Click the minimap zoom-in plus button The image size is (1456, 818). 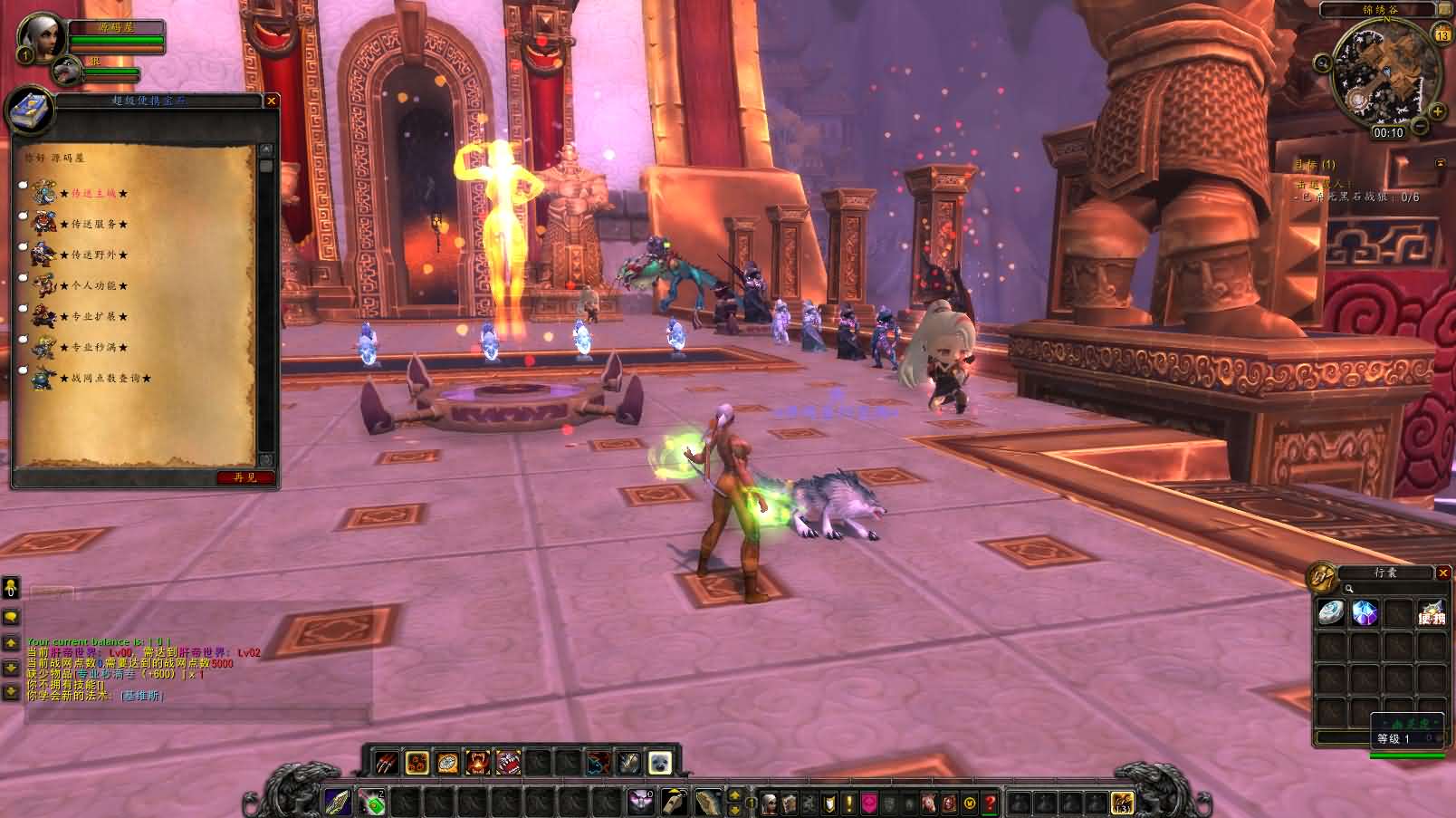point(1438,111)
